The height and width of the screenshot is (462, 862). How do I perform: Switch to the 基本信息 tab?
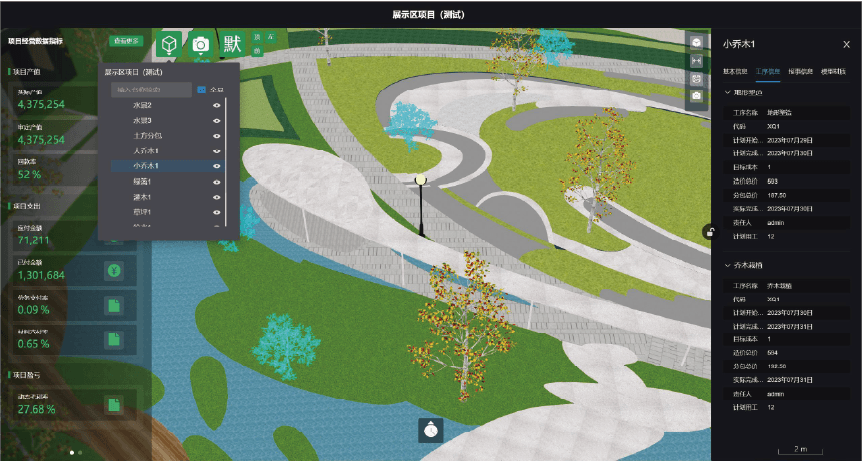pyautogui.click(x=735, y=72)
